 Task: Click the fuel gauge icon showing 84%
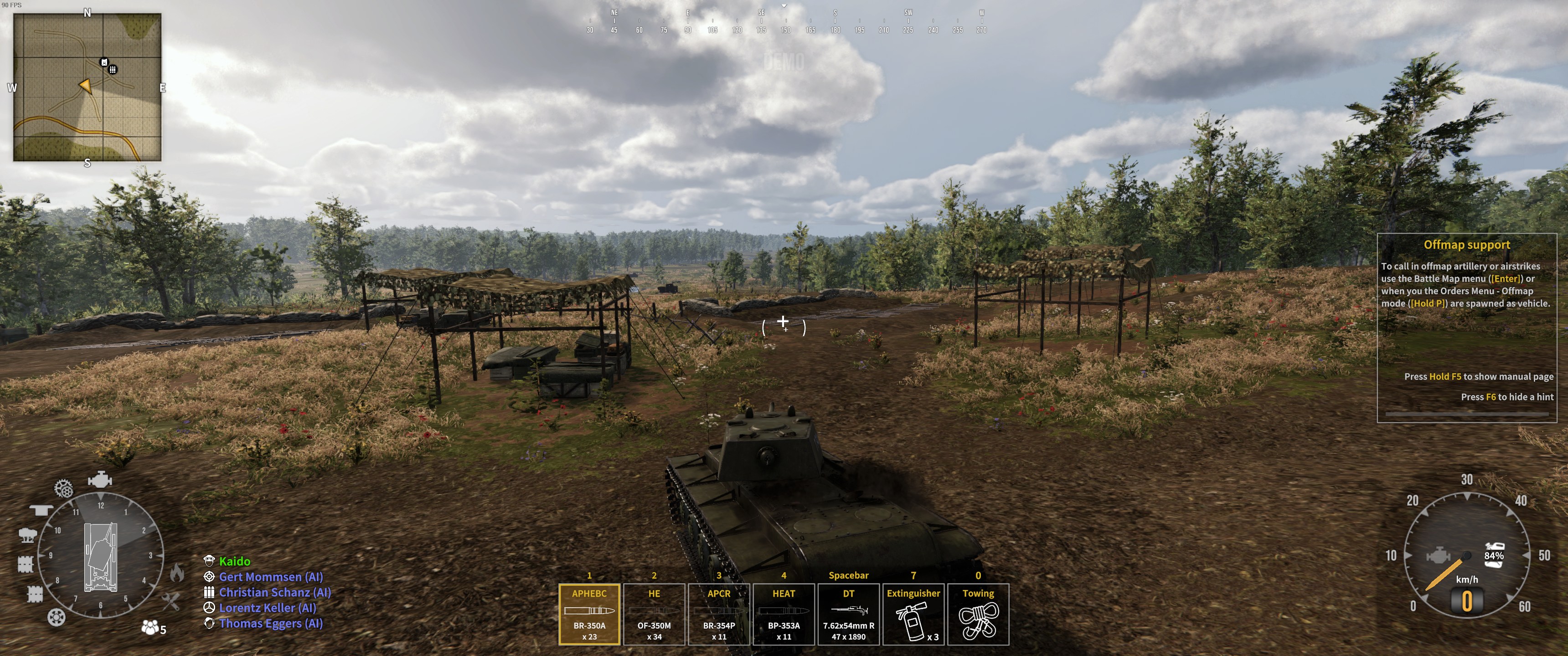(x=1494, y=554)
